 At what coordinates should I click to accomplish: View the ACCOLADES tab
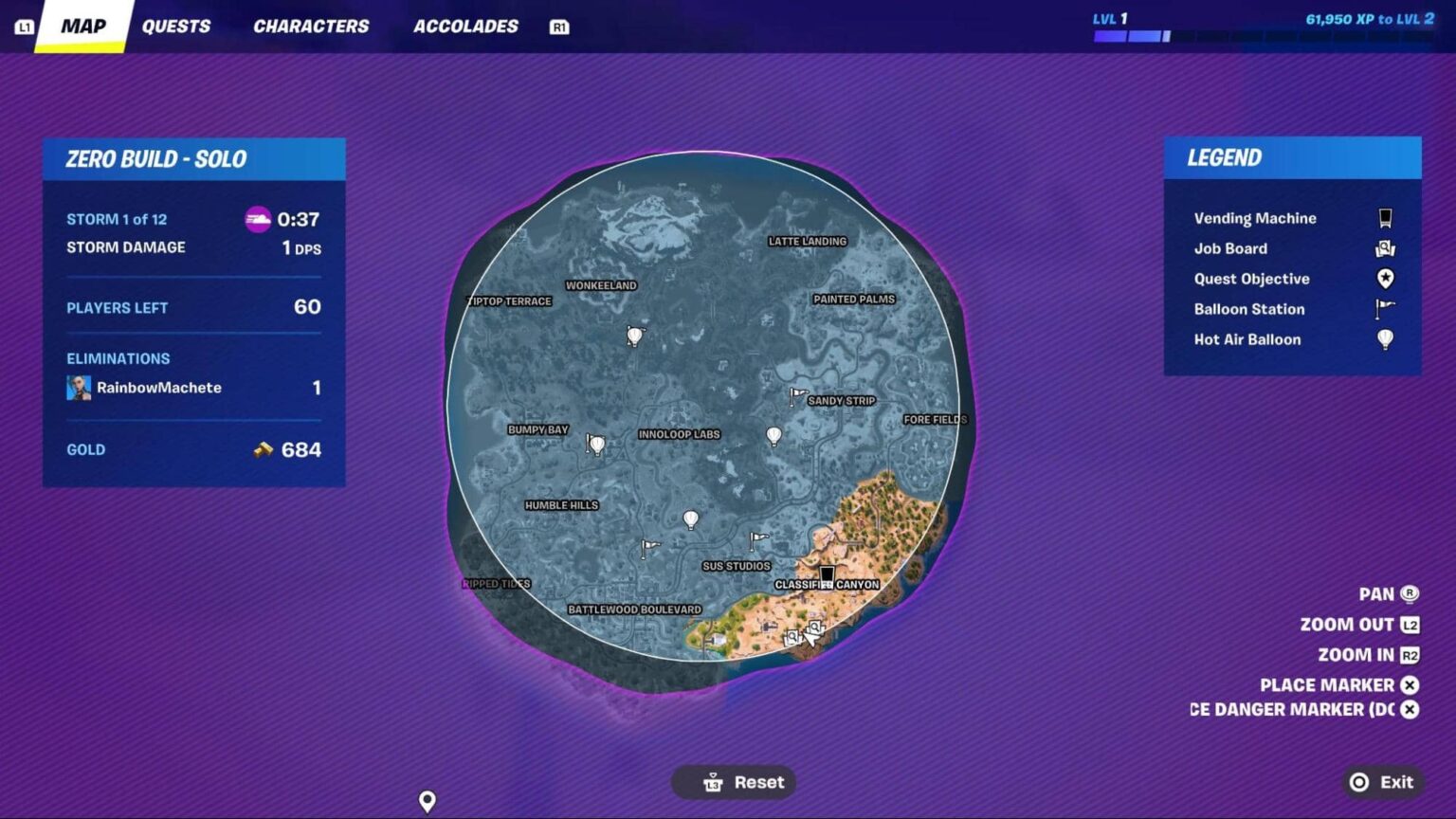pos(464,26)
